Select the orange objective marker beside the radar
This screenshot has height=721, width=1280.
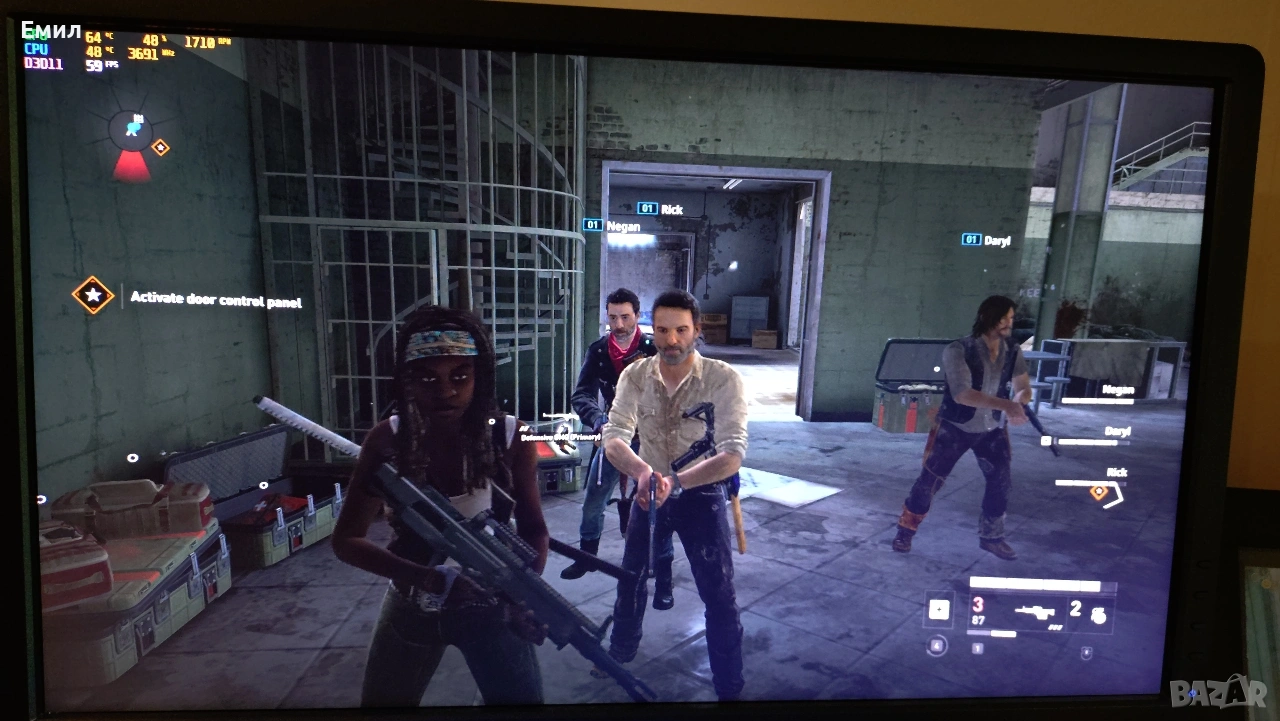point(159,148)
